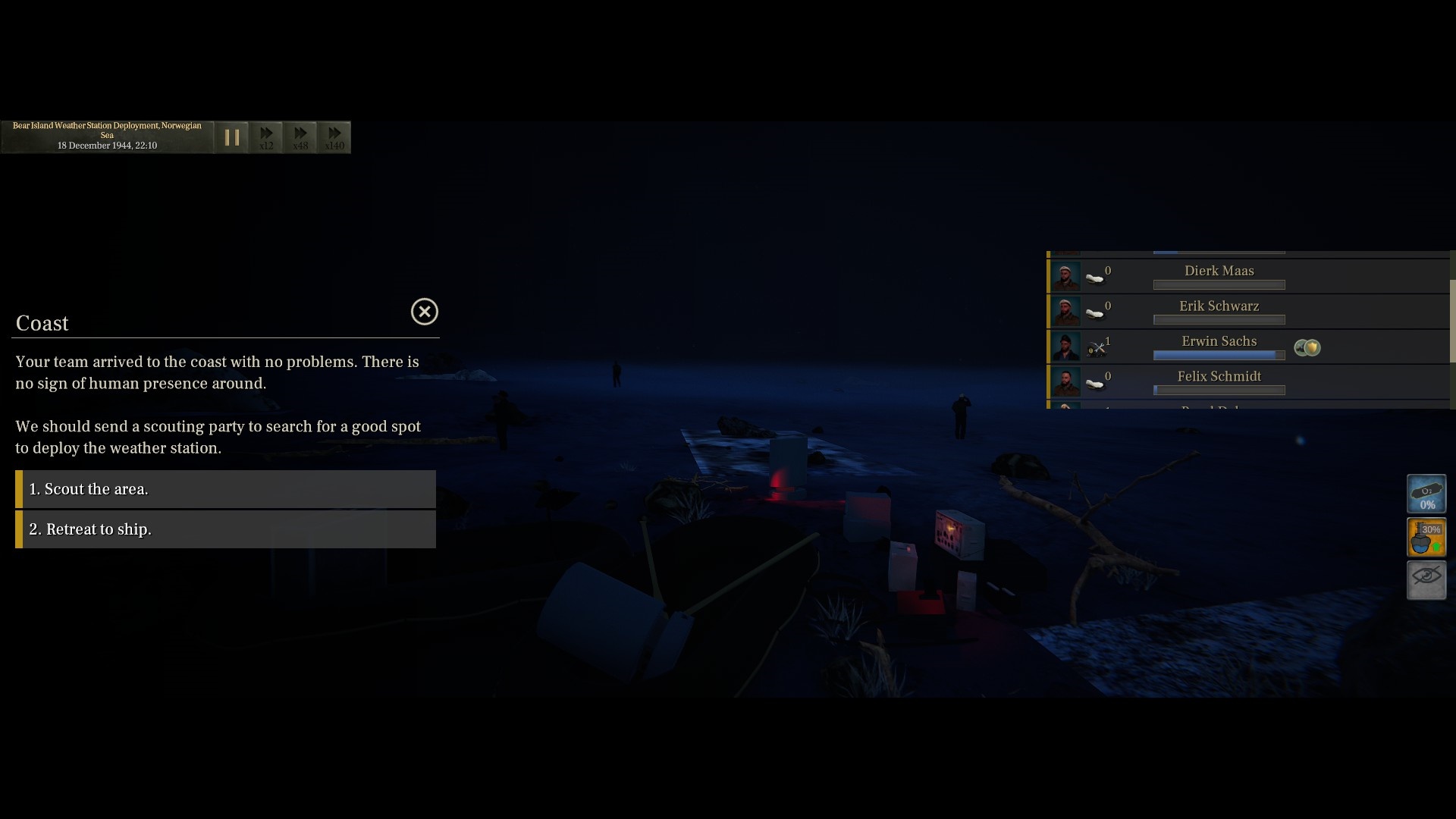Screen dimensions: 1456x819
Task: Toggle x12 game speed
Action: tap(266, 137)
